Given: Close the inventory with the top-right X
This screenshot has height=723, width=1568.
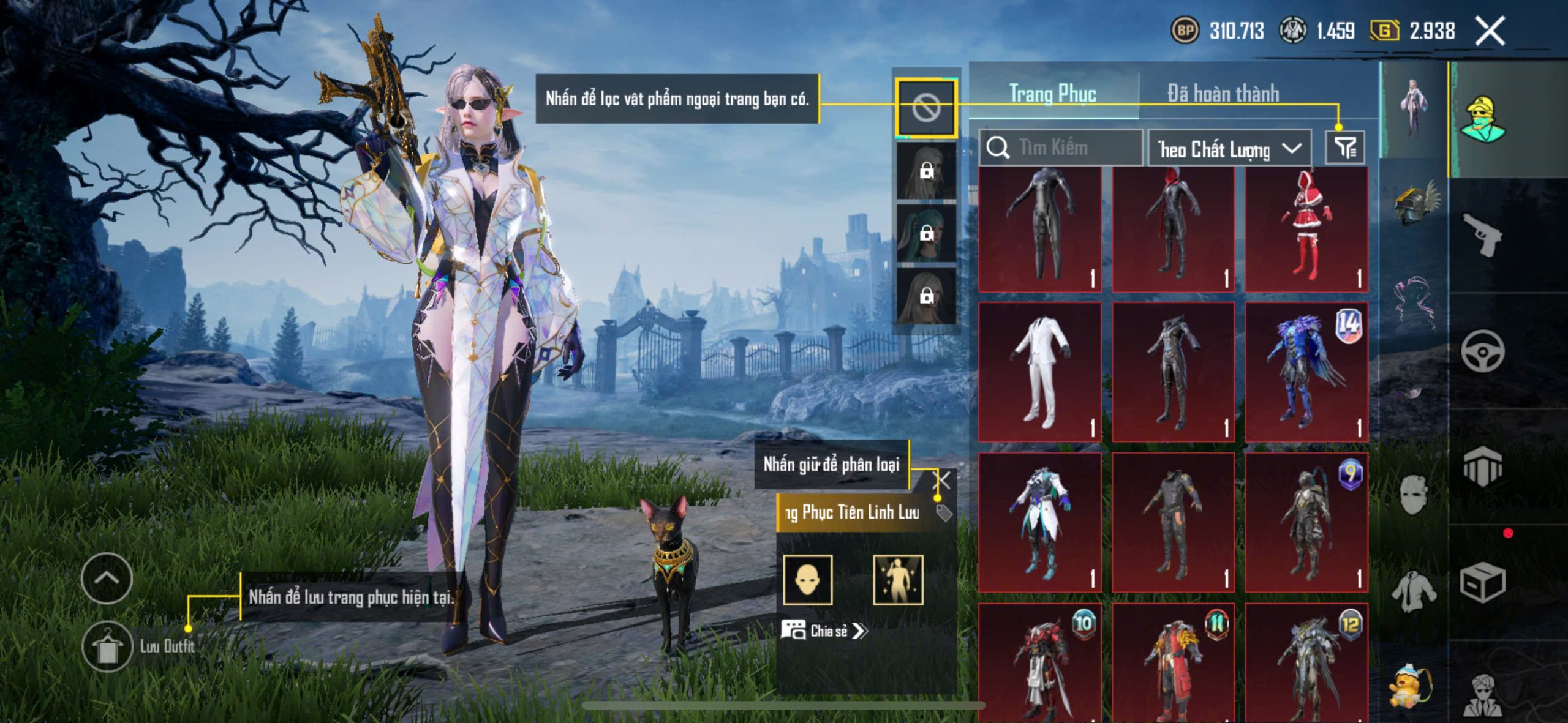Looking at the screenshot, I should click(1490, 31).
